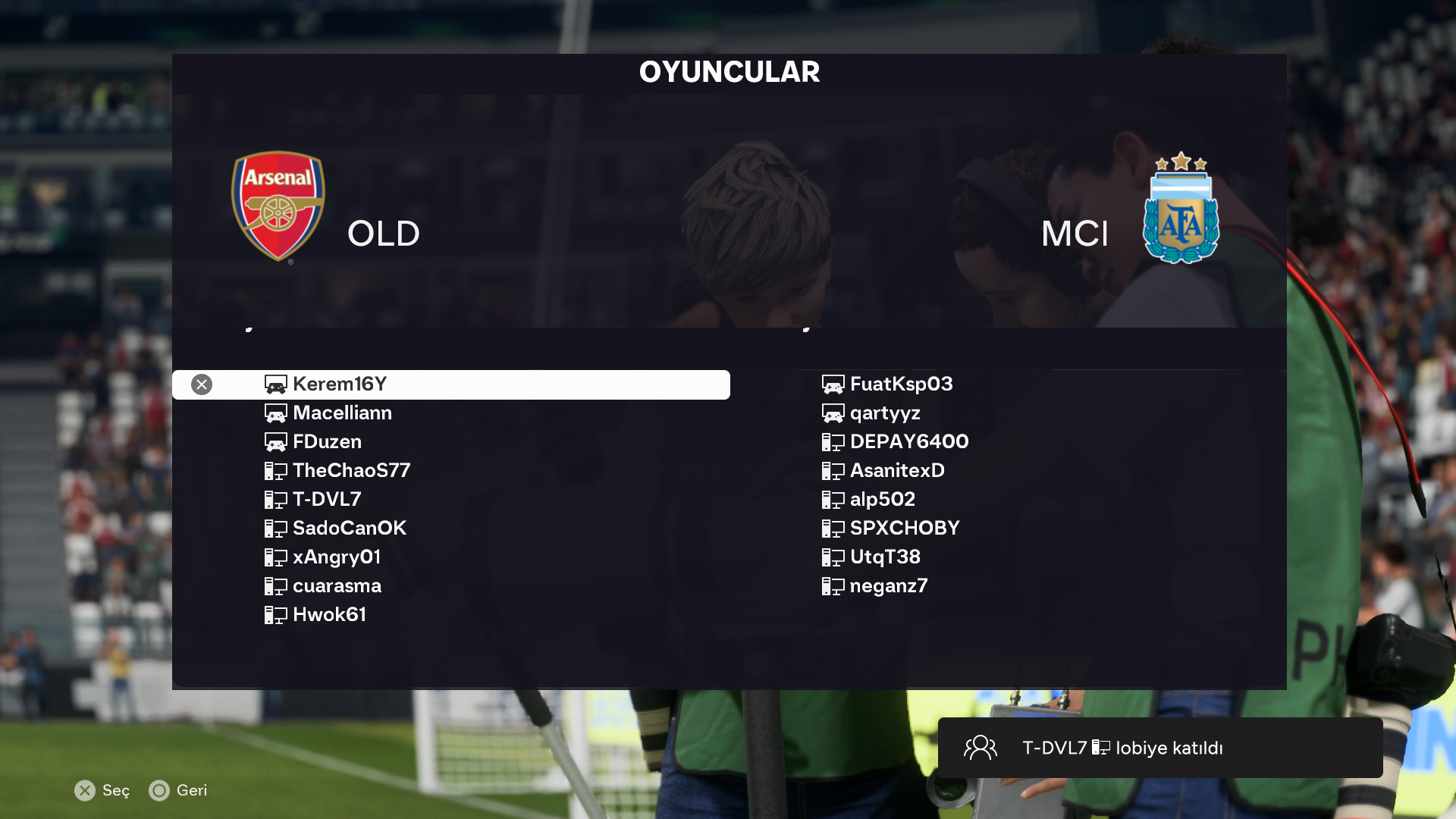Click the UtqT38 player entry

[885, 557]
